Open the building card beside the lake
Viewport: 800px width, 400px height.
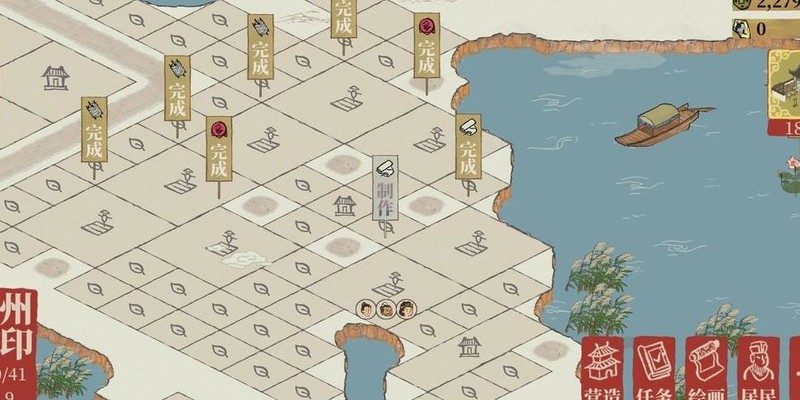tap(785, 95)
